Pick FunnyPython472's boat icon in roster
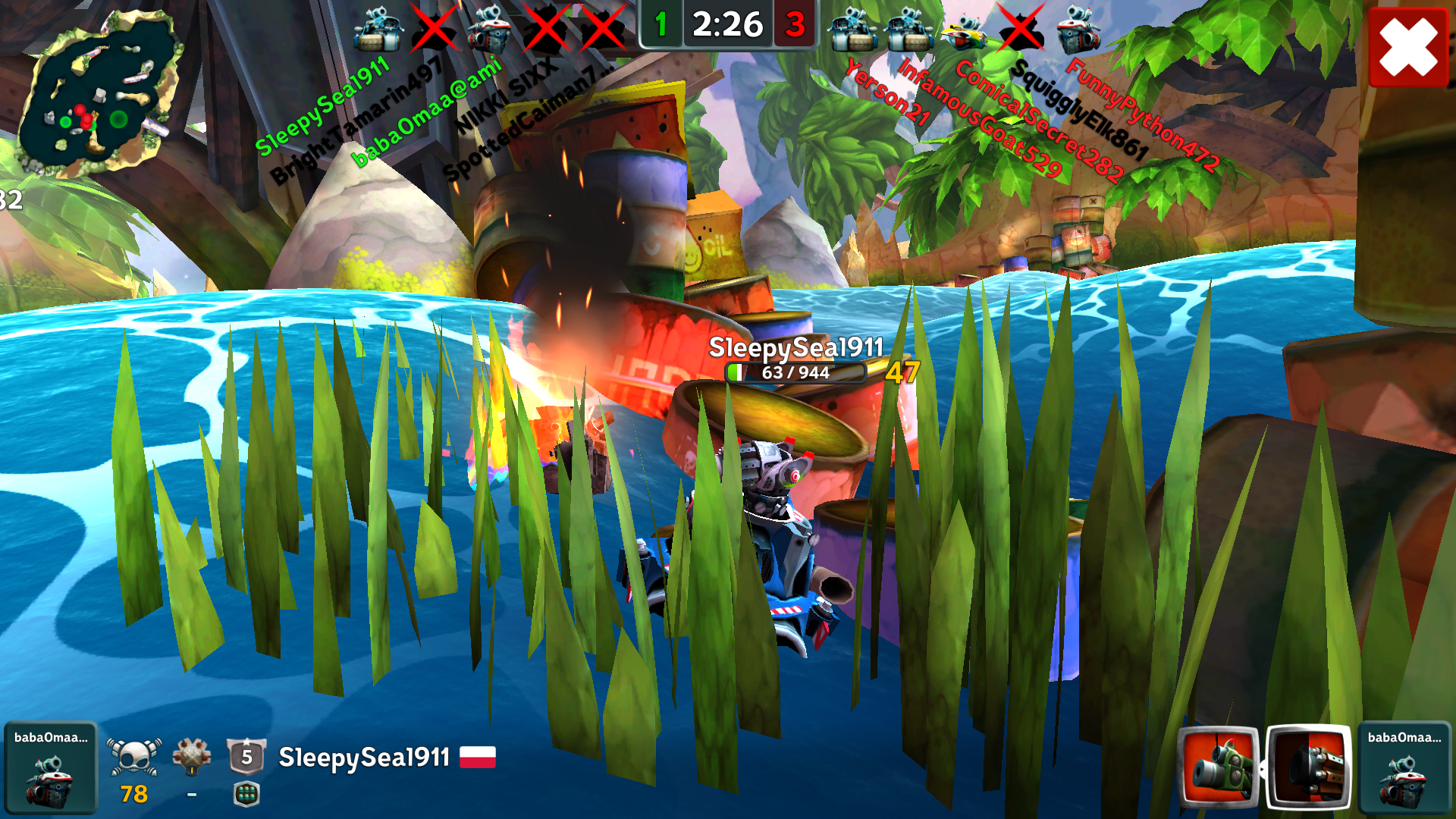 point(1078,30)
